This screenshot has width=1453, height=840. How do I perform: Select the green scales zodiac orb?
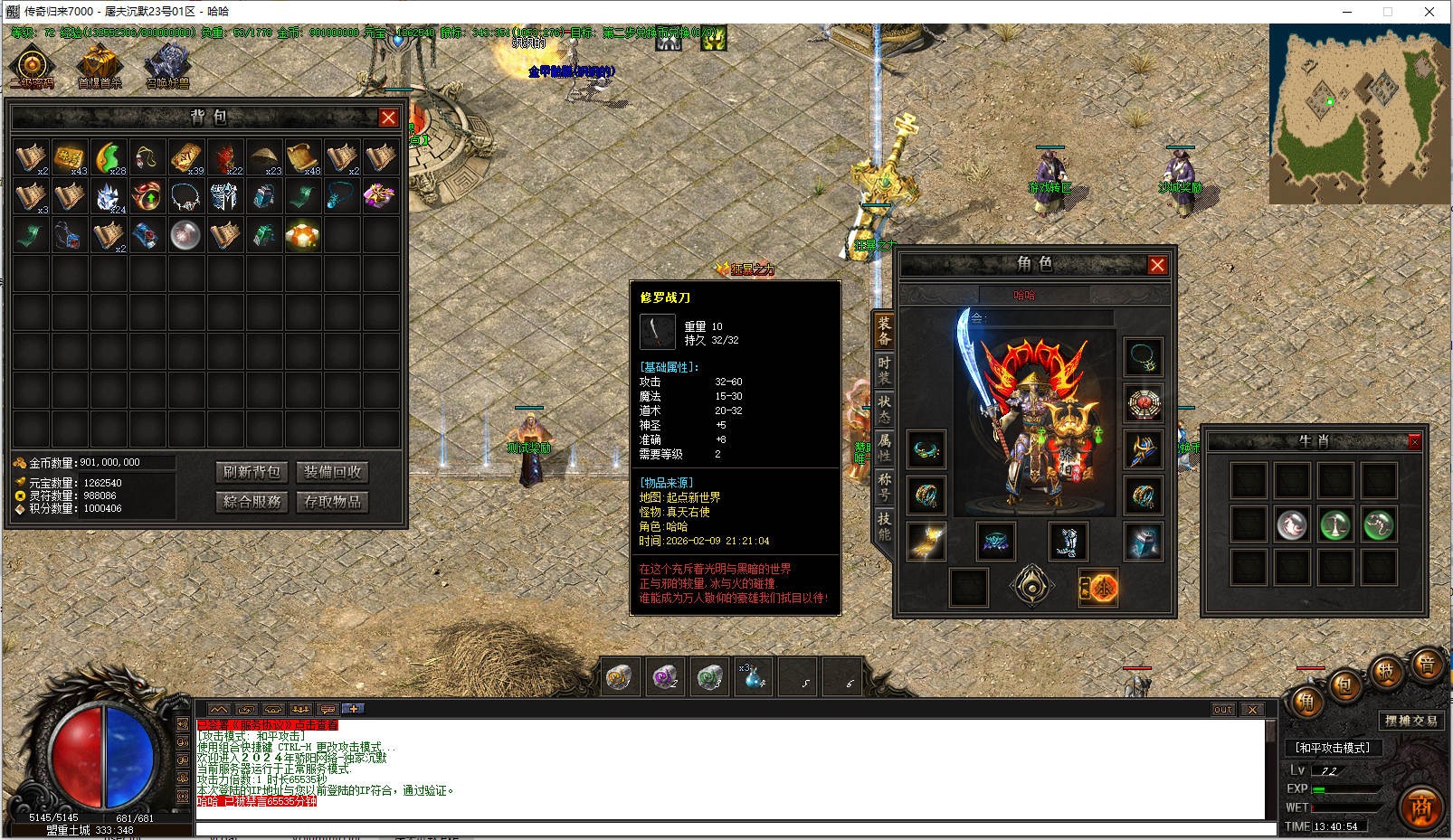pos(1335,524)
